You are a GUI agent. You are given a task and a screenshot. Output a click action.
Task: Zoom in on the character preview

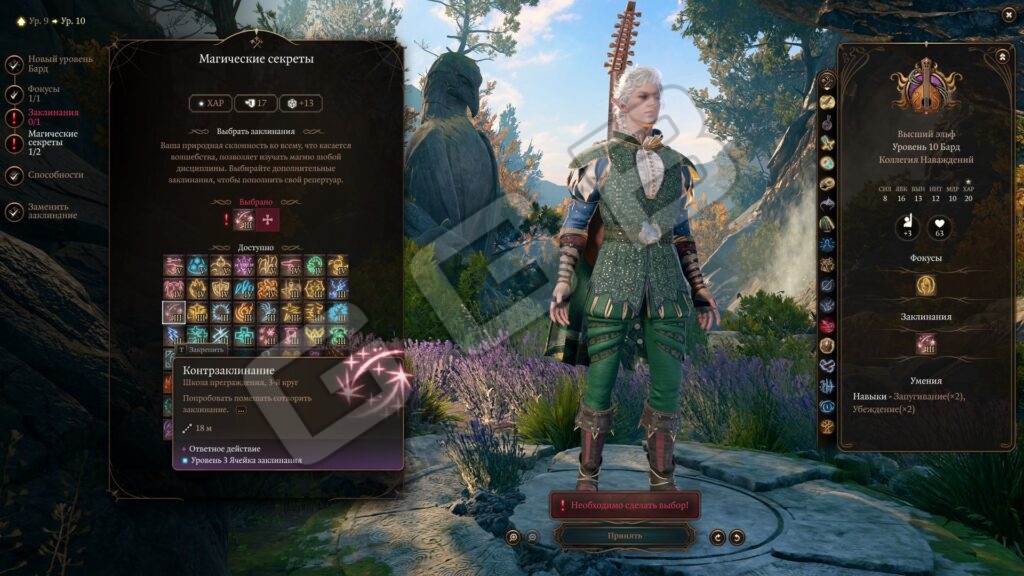[x=514, y=537]
